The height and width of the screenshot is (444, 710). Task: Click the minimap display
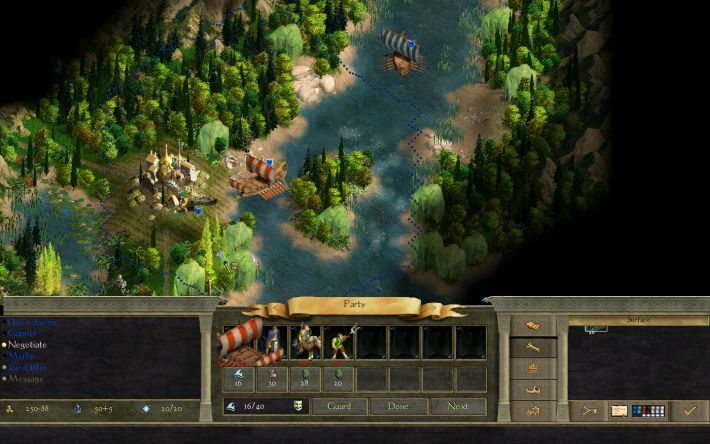638,358
